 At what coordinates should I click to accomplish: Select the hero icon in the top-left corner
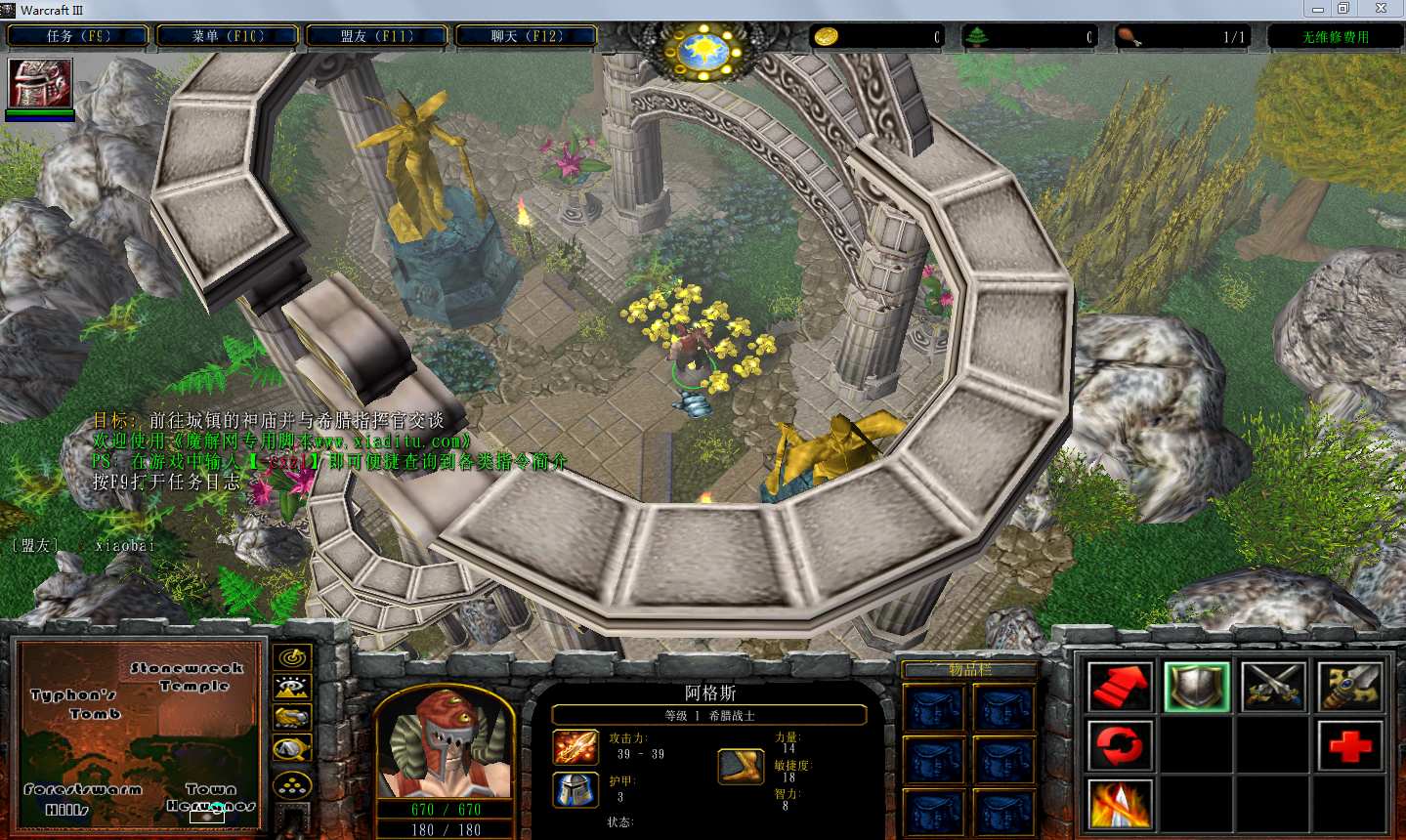pos(40,83)
